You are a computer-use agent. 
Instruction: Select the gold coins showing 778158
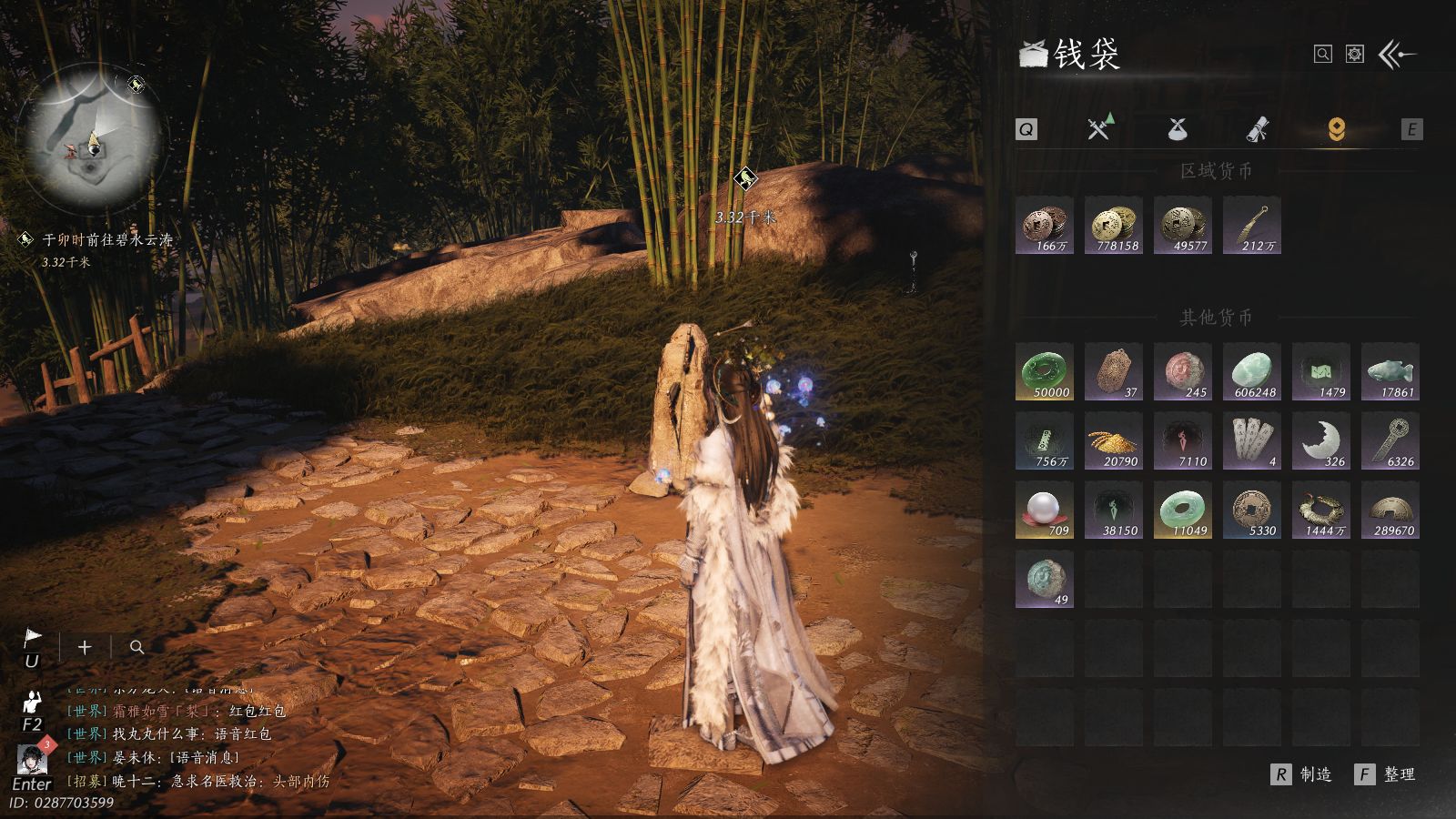[x=1114, y=225]
